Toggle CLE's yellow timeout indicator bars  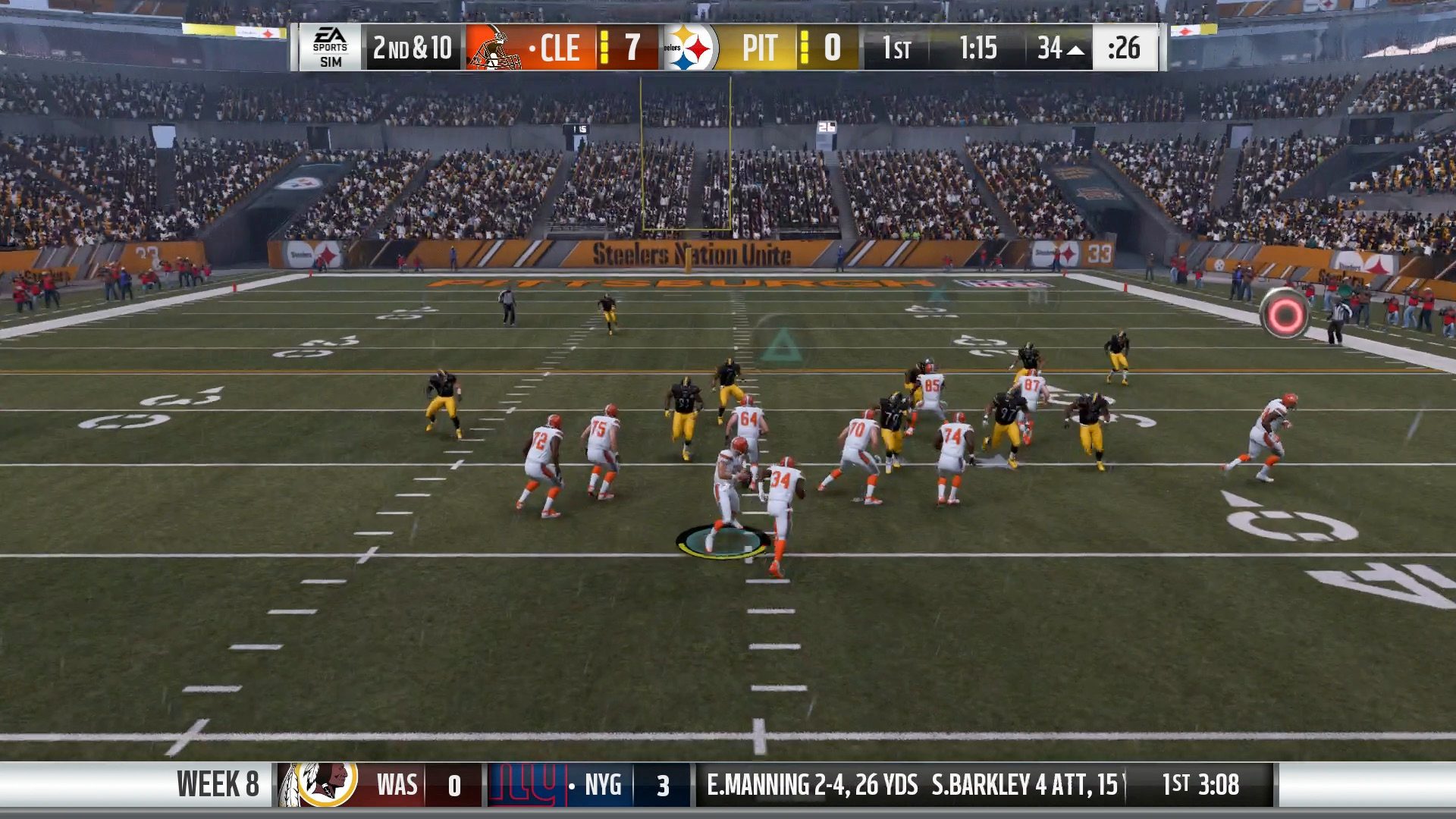(x=603, y=49)
